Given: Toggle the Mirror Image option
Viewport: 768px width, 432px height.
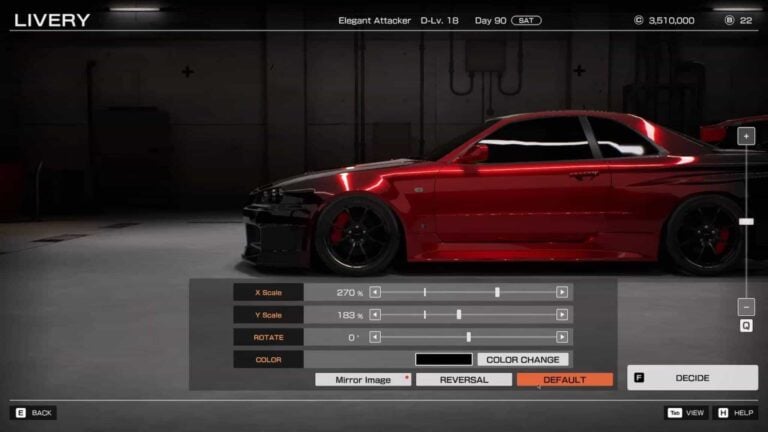Looking at the screenshot, I should (363, 380).
